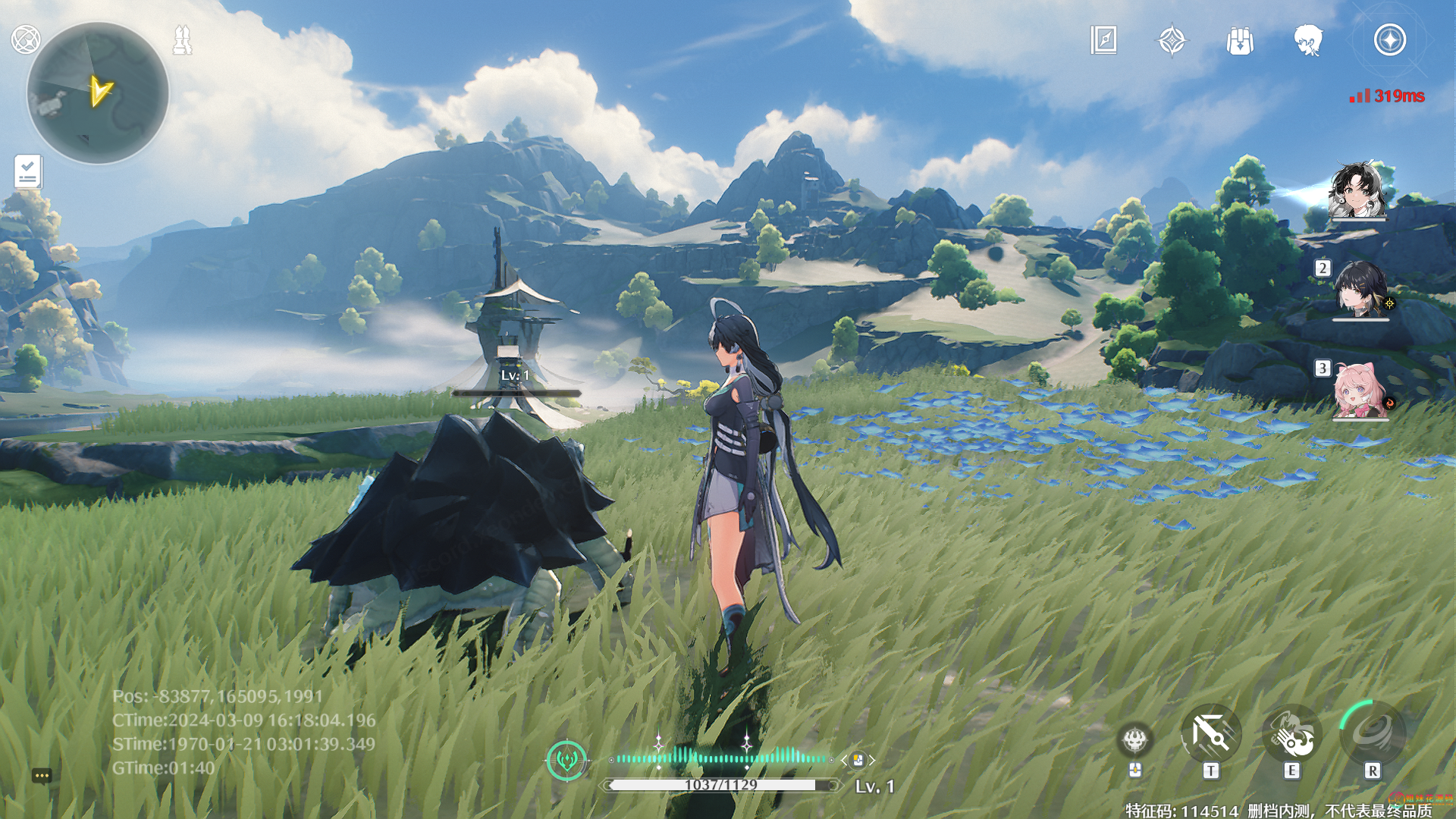The width and height of the screenshot is (1456, 819).
Task: Click the green circular emblem by the energy bar
Action: (x=566, y=758)
